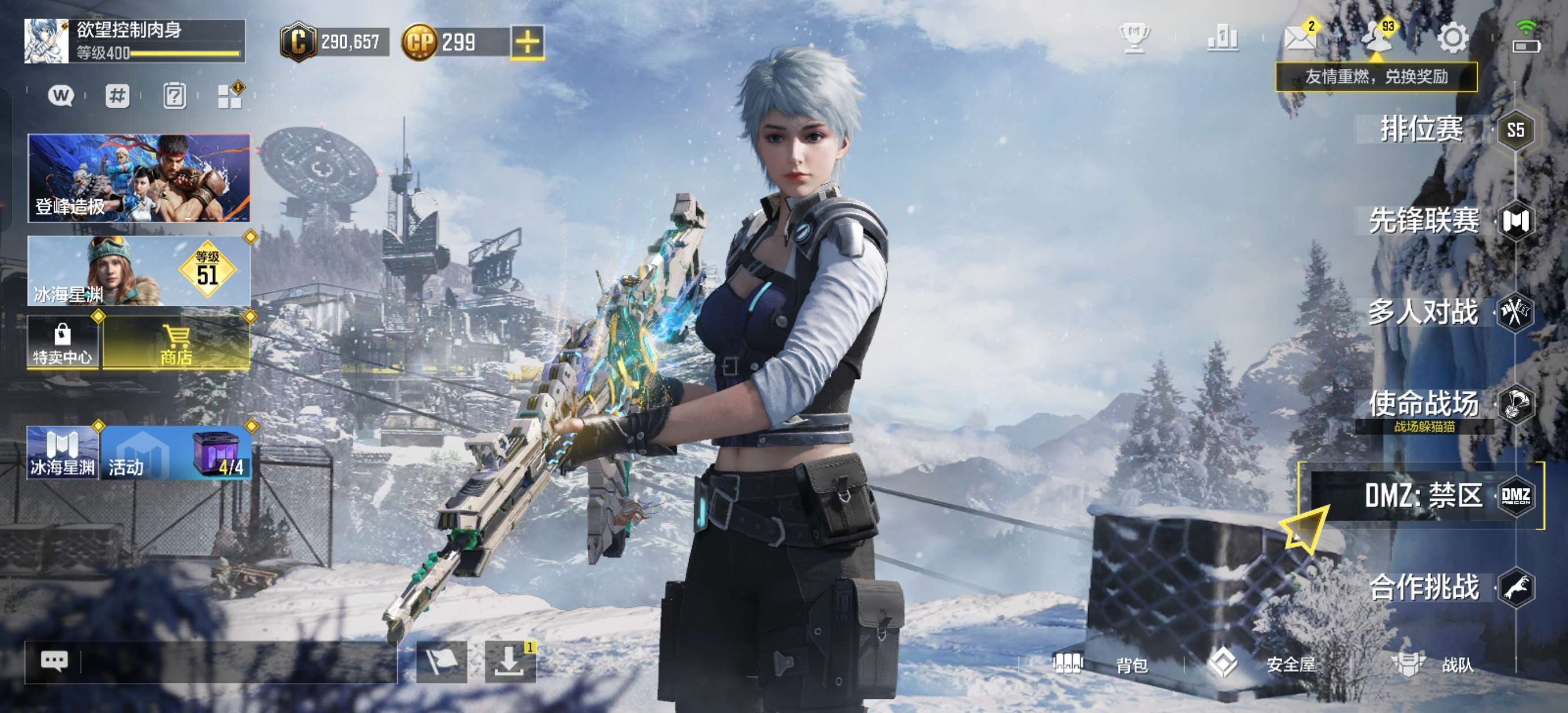
Task: Check the mail envelope inbox
Action: (x=1299, y=38)
